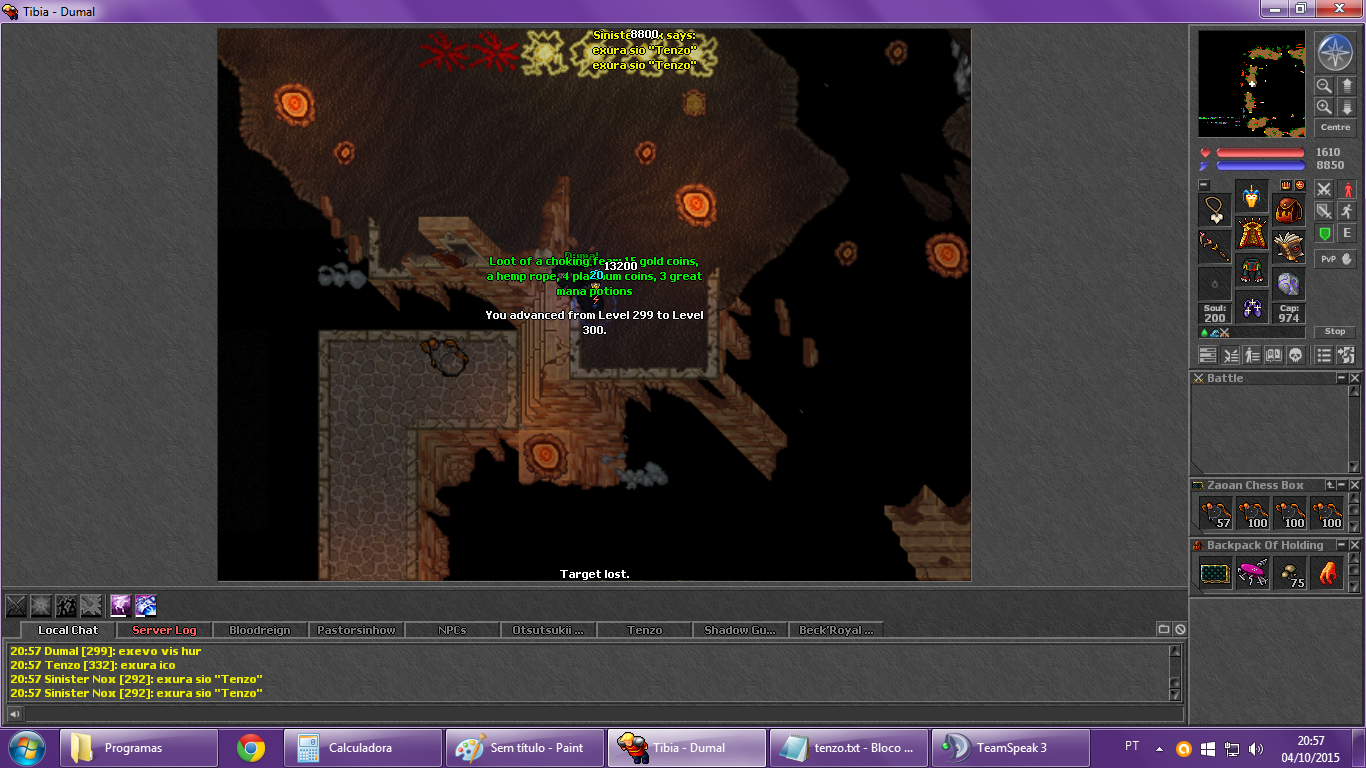Screen dimensions: 1366x768
Task: Close the Backpack Of Holding window
Action: click(1355, 545)
